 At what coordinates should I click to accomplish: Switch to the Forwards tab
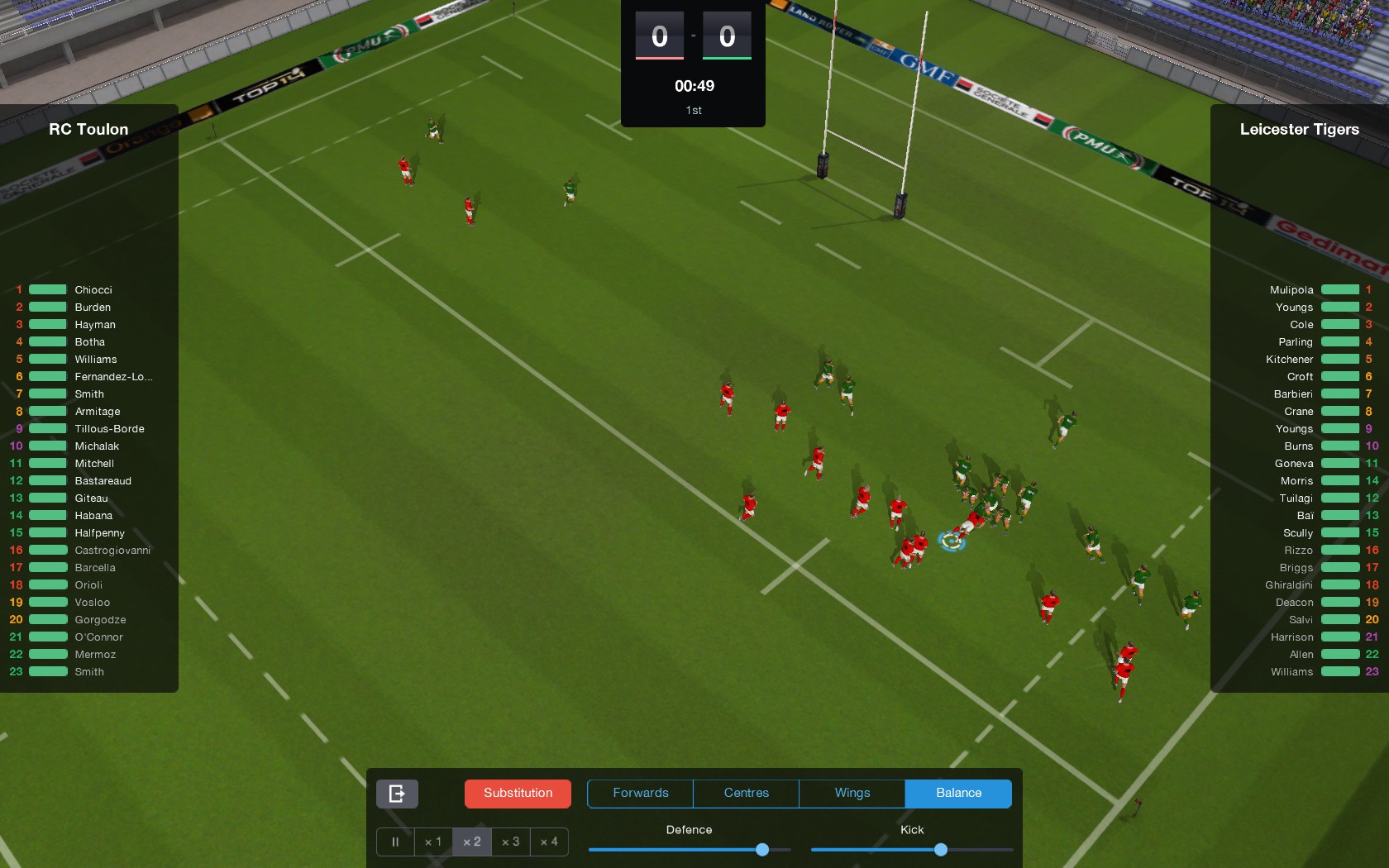coord(640,793)
